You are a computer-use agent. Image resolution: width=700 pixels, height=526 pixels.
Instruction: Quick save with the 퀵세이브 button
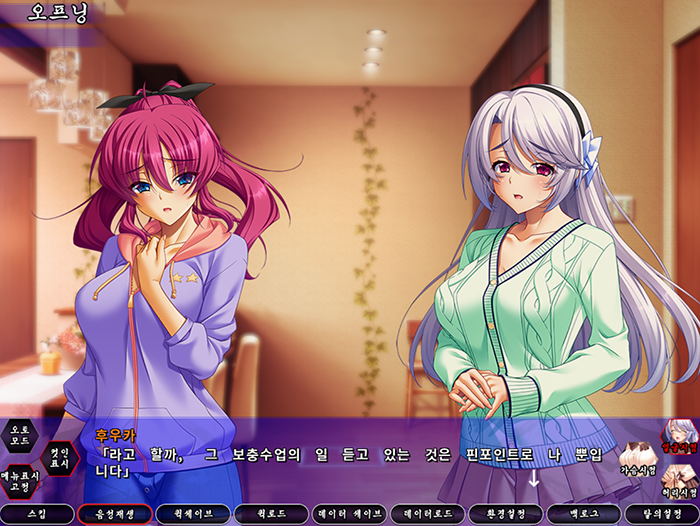tap(193, 514)
